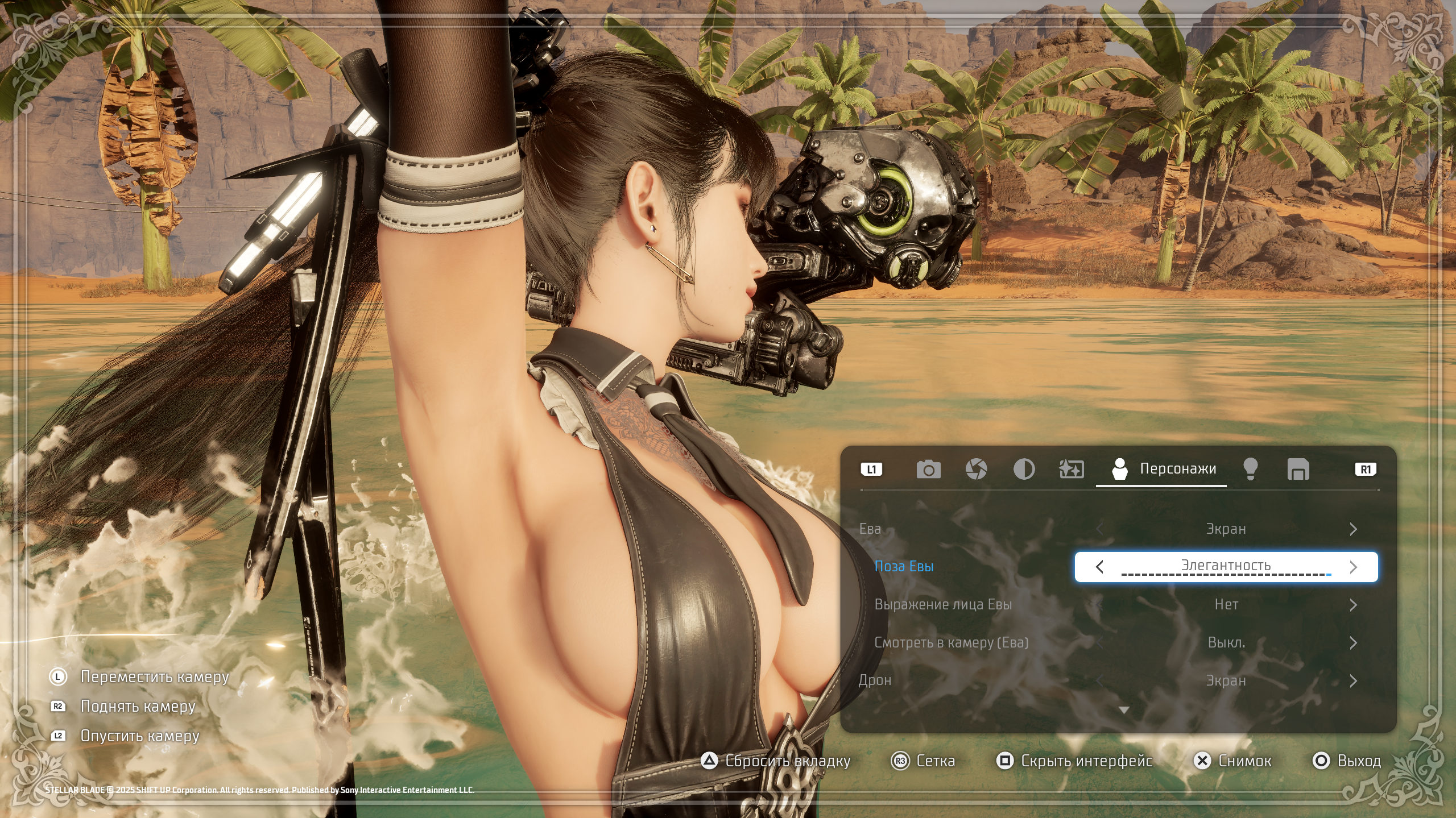Open the aperture shutter icon tab

[976, 470]
